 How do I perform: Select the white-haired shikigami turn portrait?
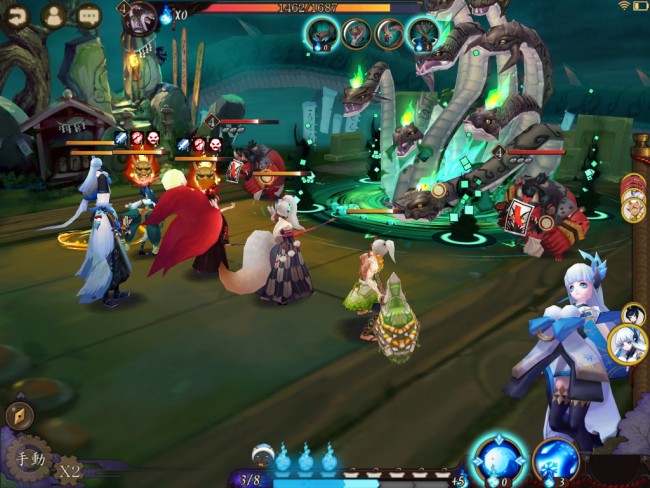(x=628, y=345)
